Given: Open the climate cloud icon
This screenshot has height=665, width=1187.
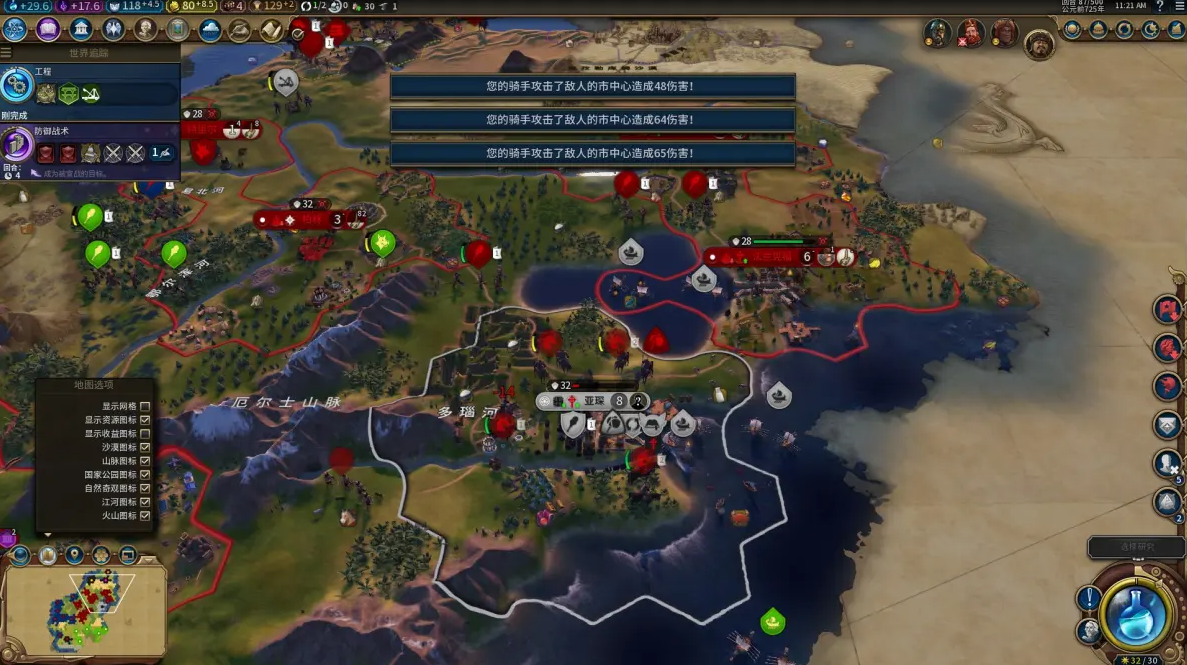Looking at the screenshot, I should pyautogui.click(x=210, y=29).
